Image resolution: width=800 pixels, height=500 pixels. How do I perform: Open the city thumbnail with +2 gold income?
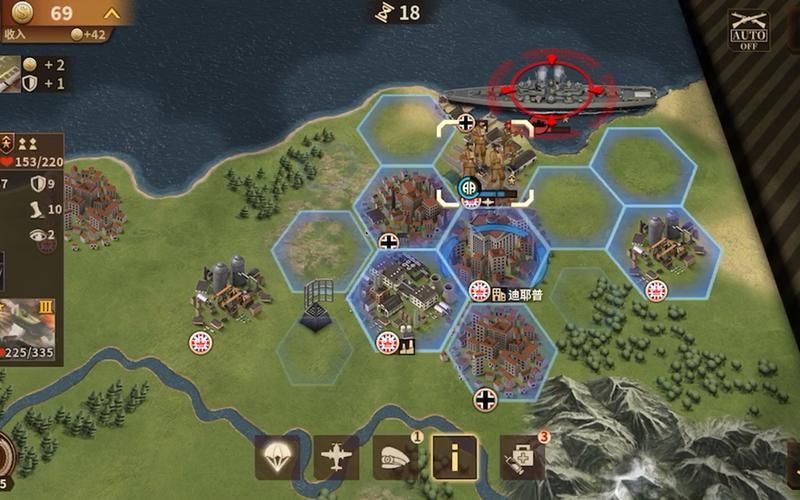[10, 73]
